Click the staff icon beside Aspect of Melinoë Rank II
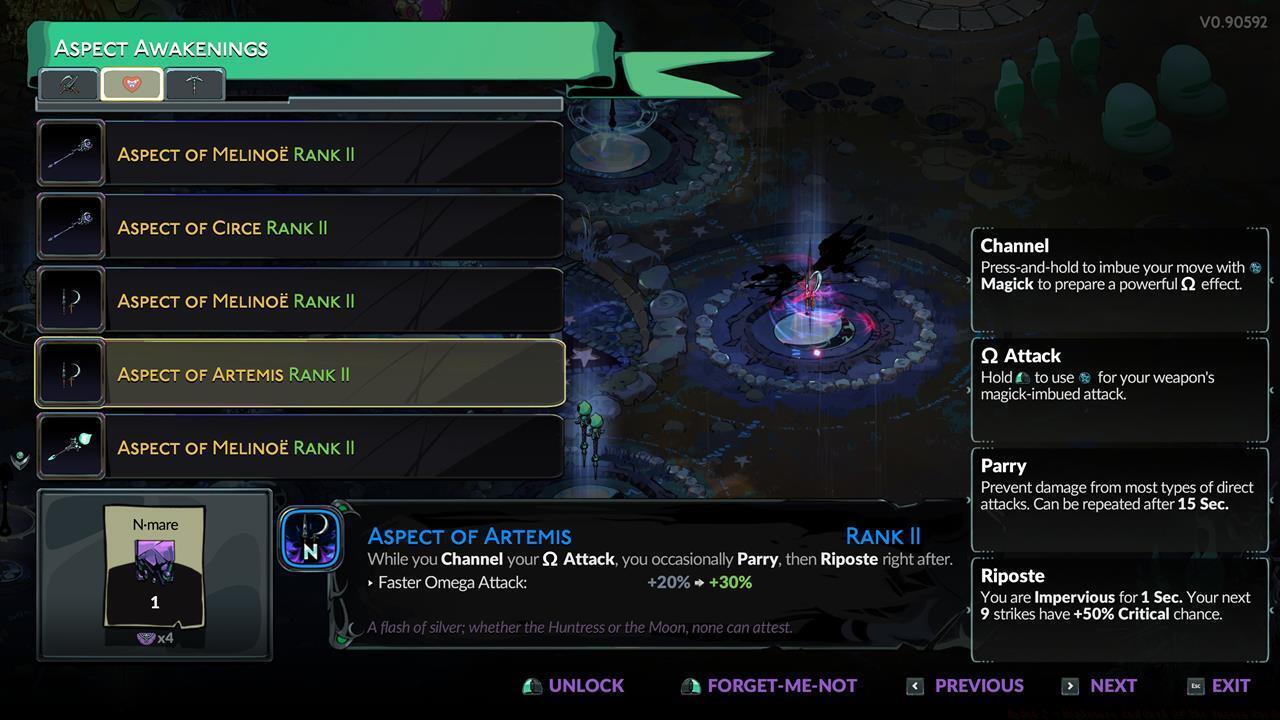 pos(70,153)
